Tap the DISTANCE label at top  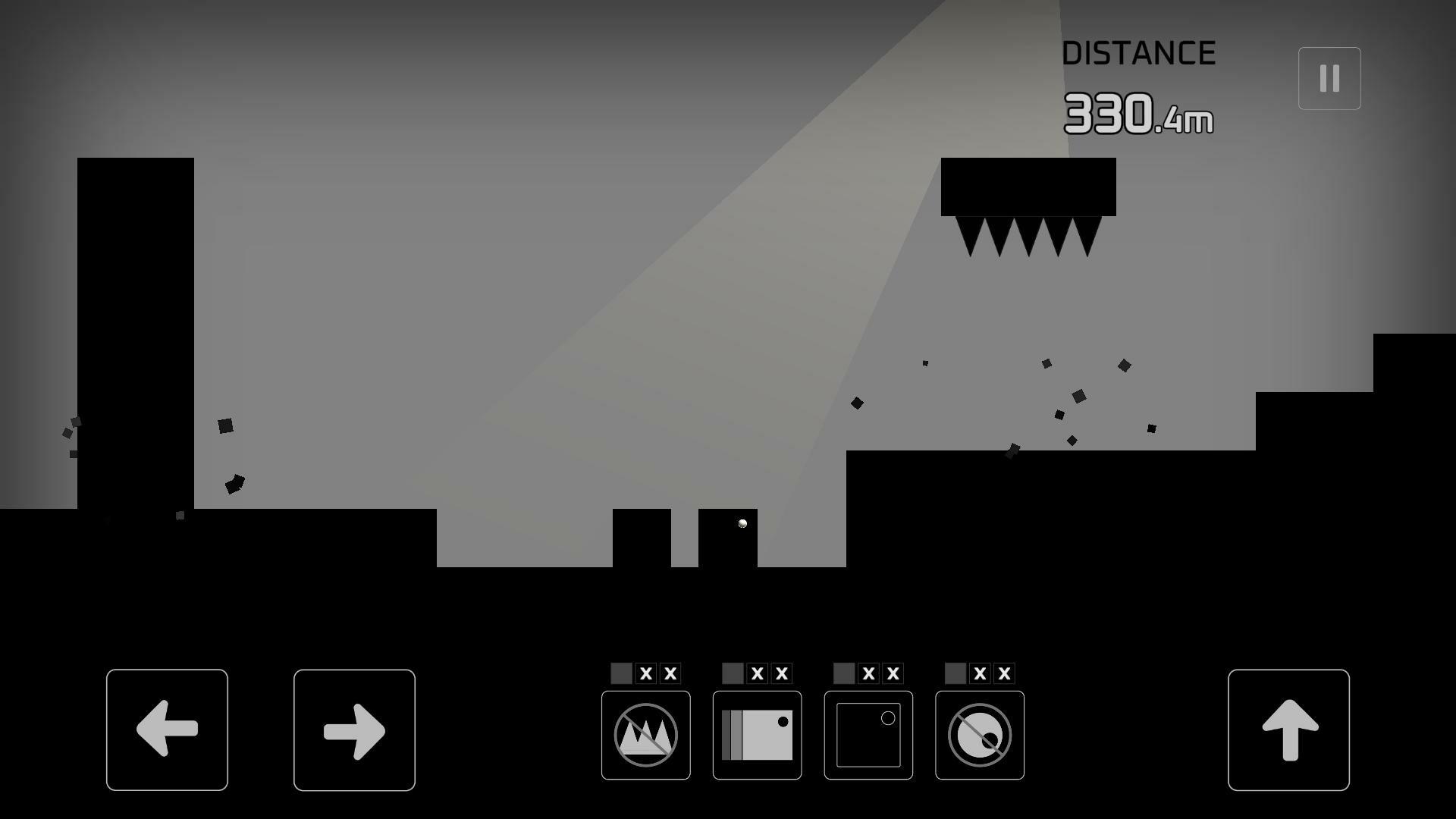(1139, 52)
